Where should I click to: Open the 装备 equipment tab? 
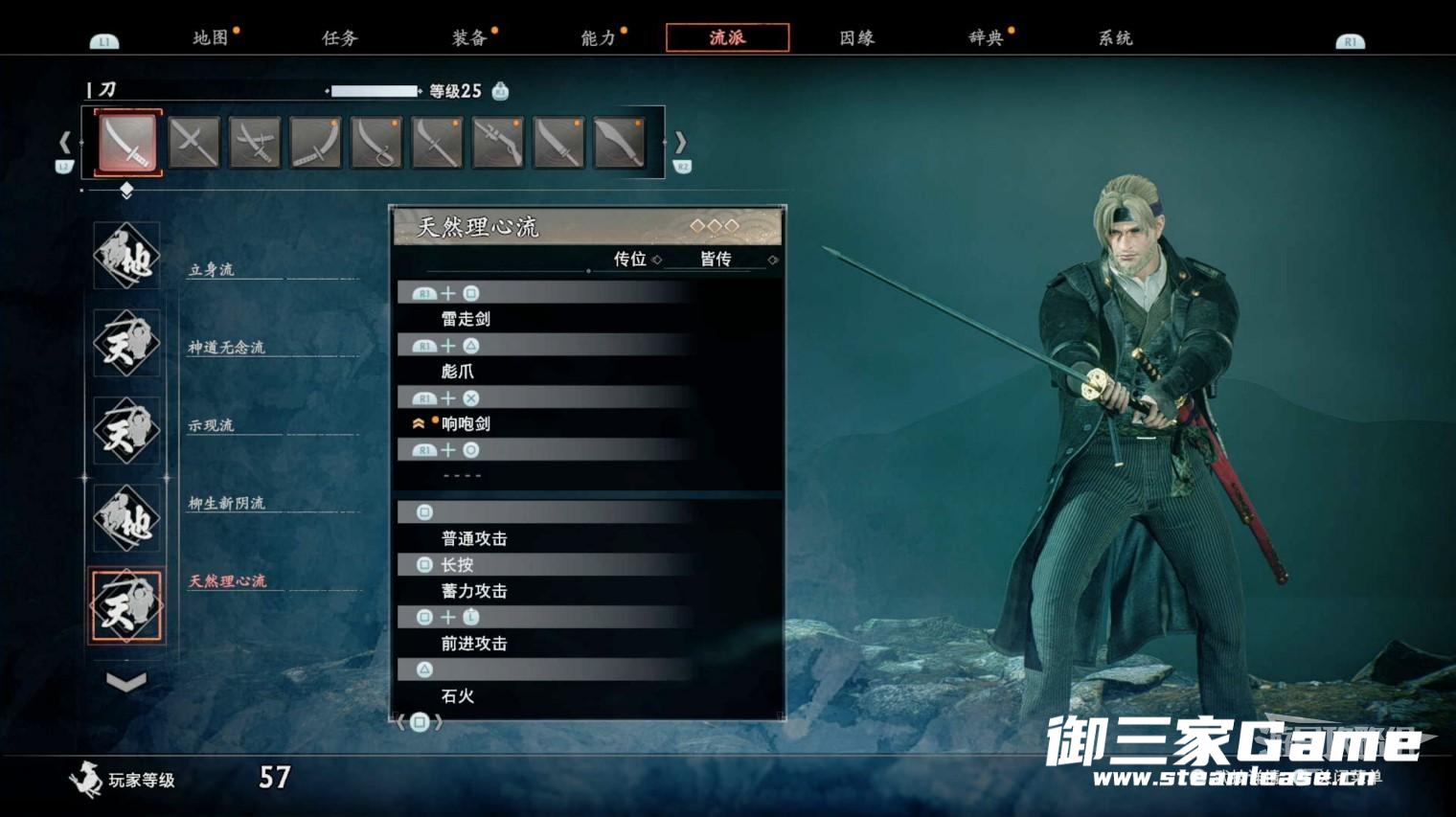tap(469, 38)
